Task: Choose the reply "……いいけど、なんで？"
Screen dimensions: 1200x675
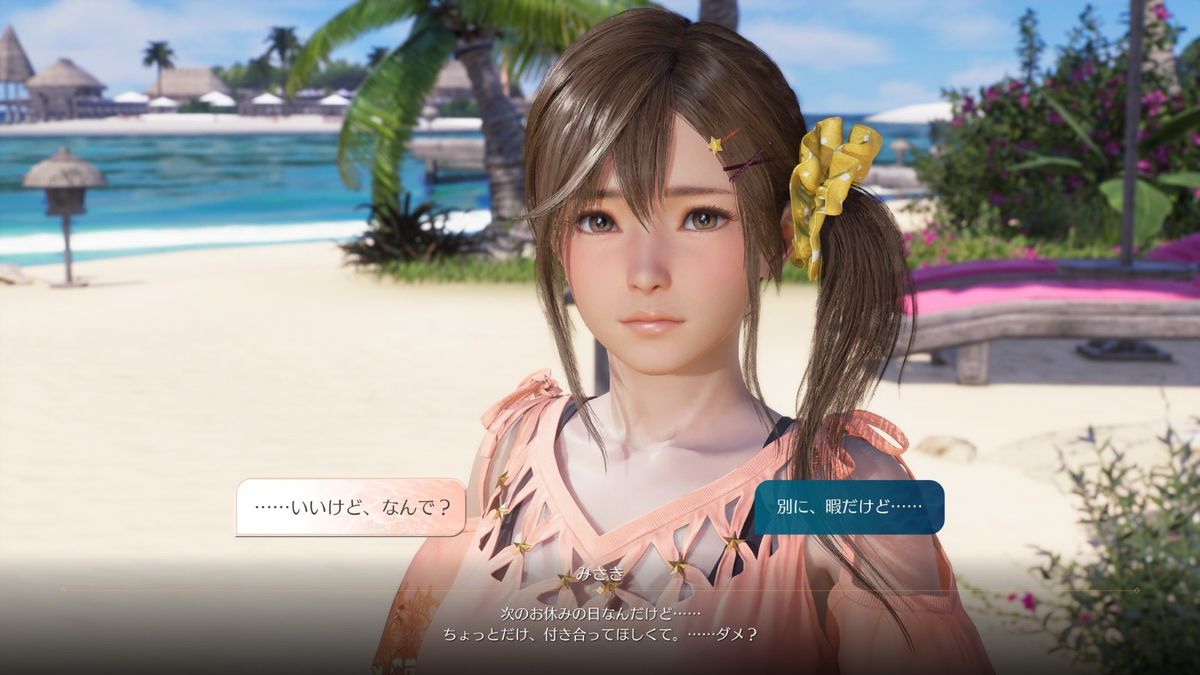Action: point(351,507)
